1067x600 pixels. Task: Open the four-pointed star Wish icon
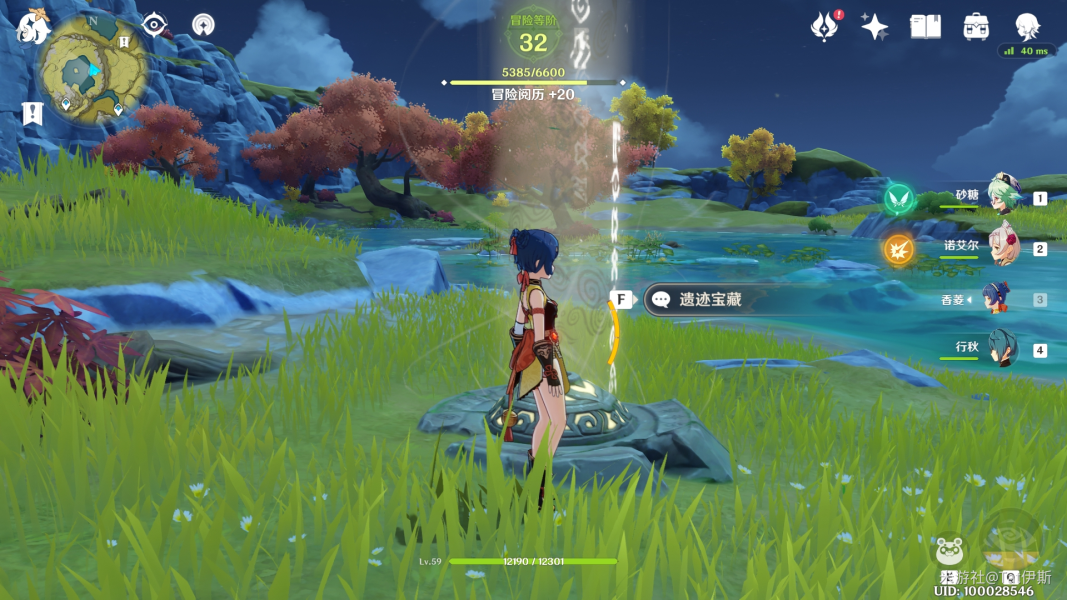pos(875,27)
